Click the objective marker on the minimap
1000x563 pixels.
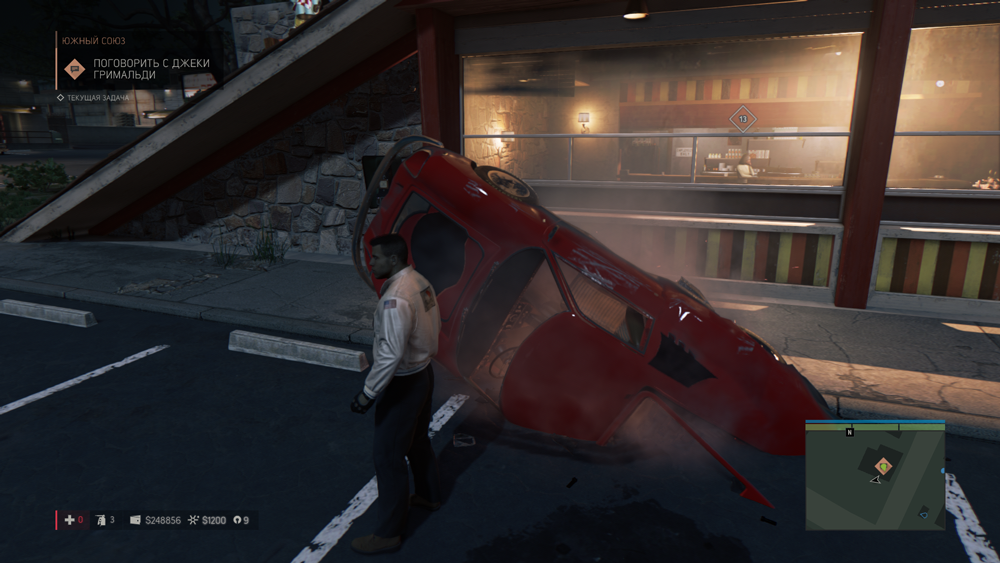tap(883, 465)
